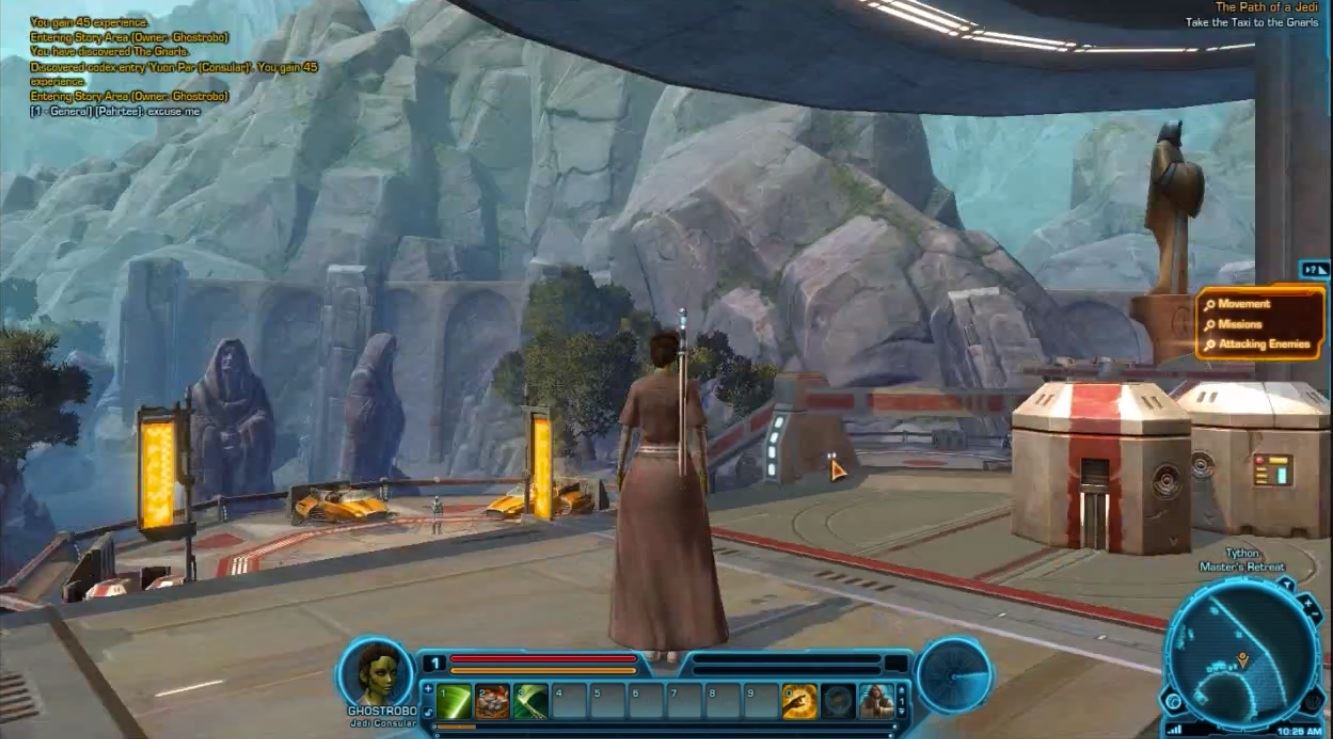Use the meditating Jedi ability icon

pos(876,701)
